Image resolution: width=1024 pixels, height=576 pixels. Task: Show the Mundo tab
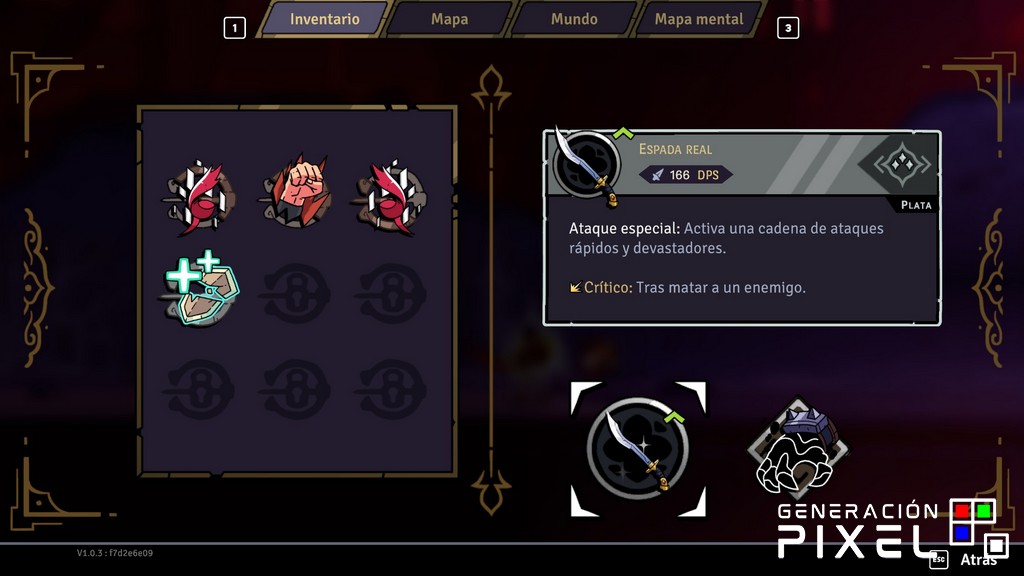574,19
